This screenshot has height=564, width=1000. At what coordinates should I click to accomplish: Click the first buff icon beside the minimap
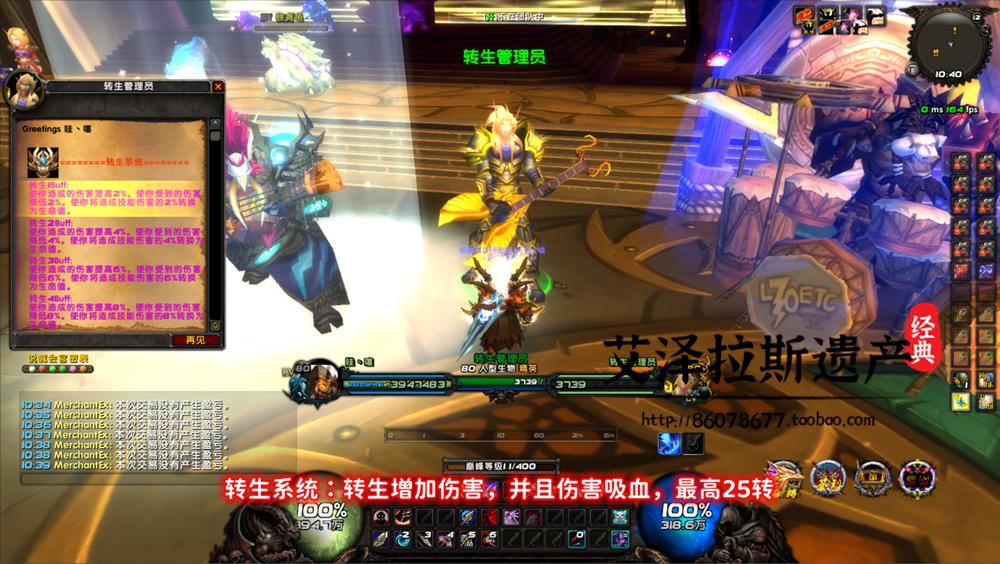point(803,15)
